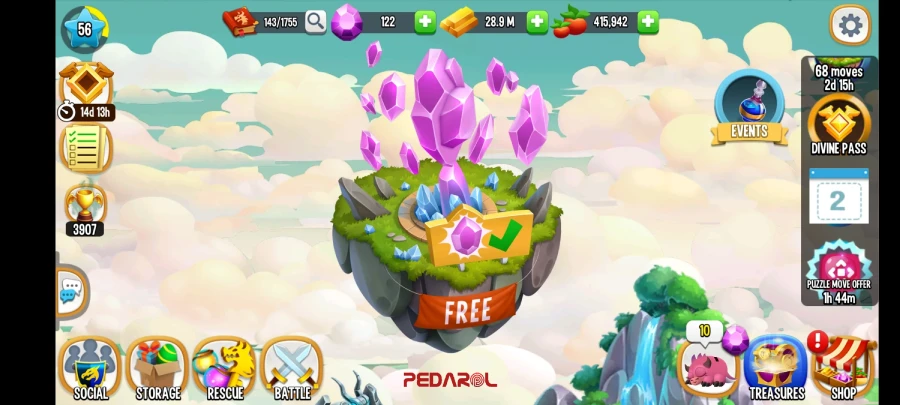Open the Divine Pass
The image size is (900, 405).
[x=839, y=125]
